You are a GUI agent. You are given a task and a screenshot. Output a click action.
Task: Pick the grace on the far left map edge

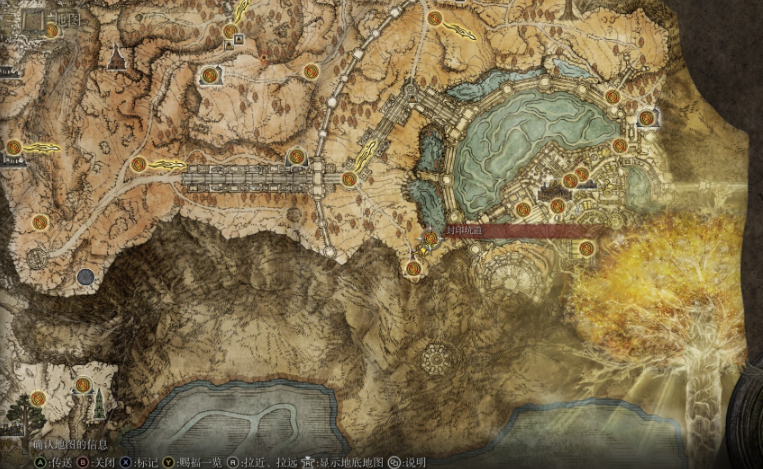[13, 148]
